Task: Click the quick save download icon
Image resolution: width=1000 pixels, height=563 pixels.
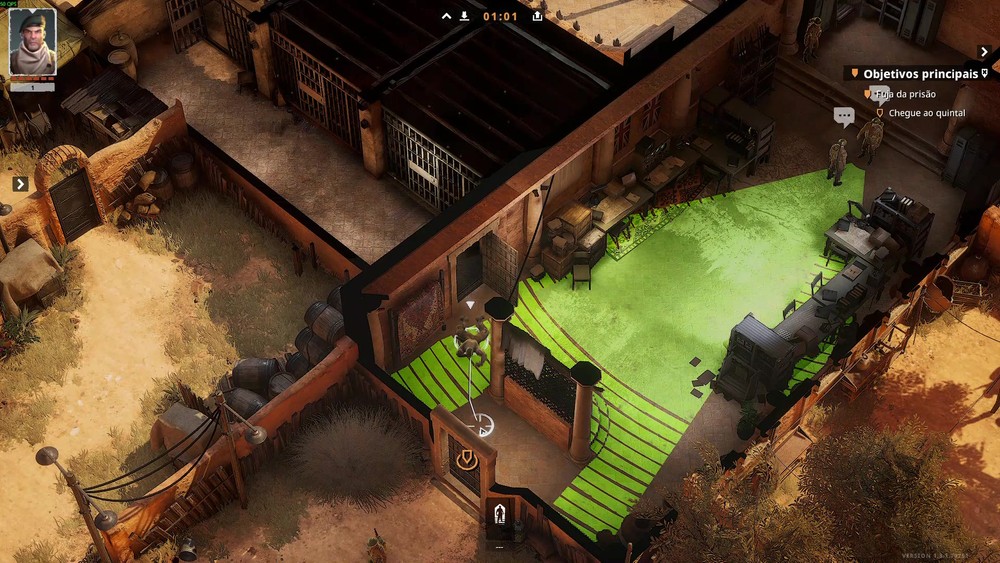Action: coord(464,16)
